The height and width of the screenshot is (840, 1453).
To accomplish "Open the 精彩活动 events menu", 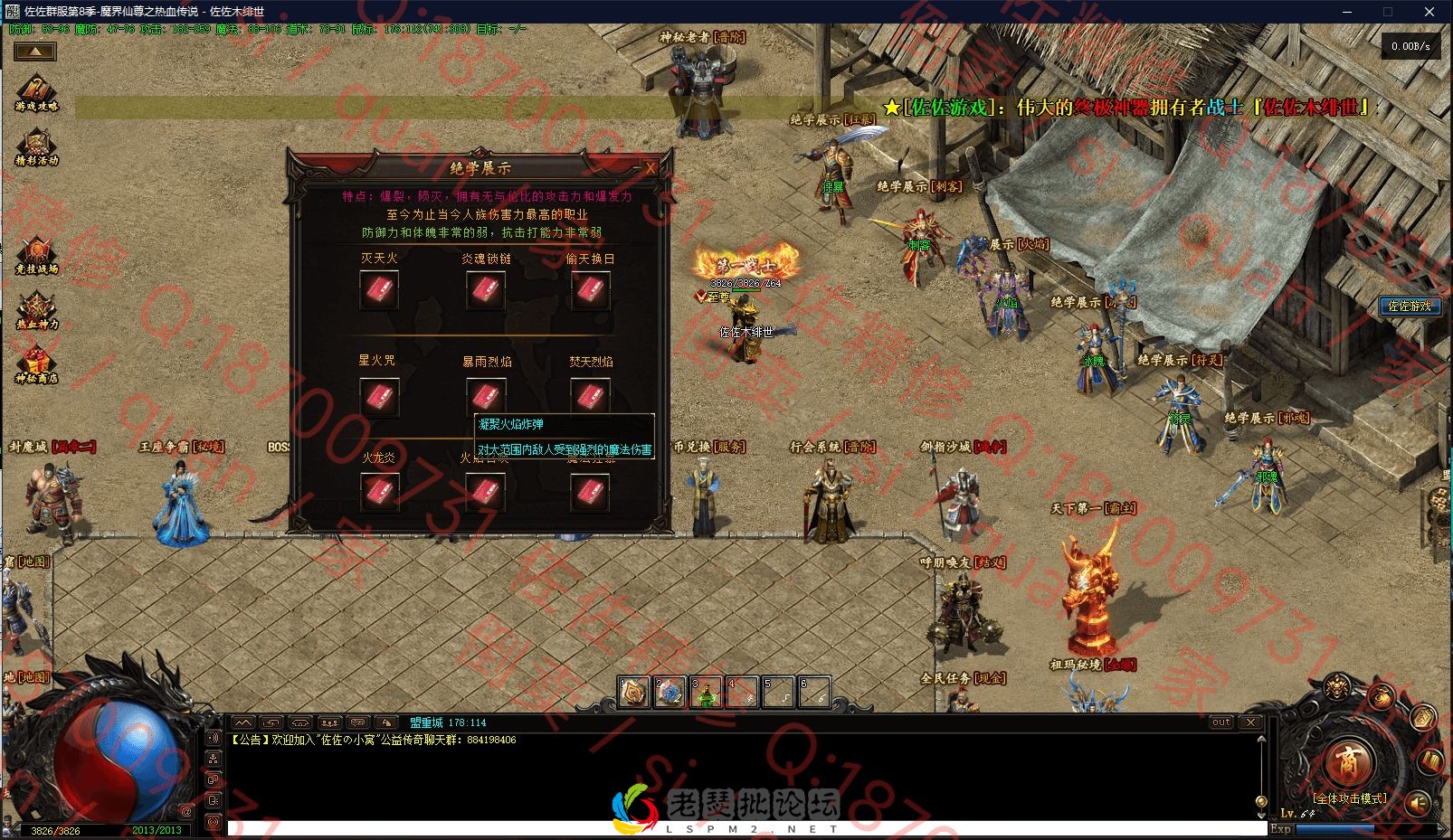I will pyautogui.click(x=36, y=146).
